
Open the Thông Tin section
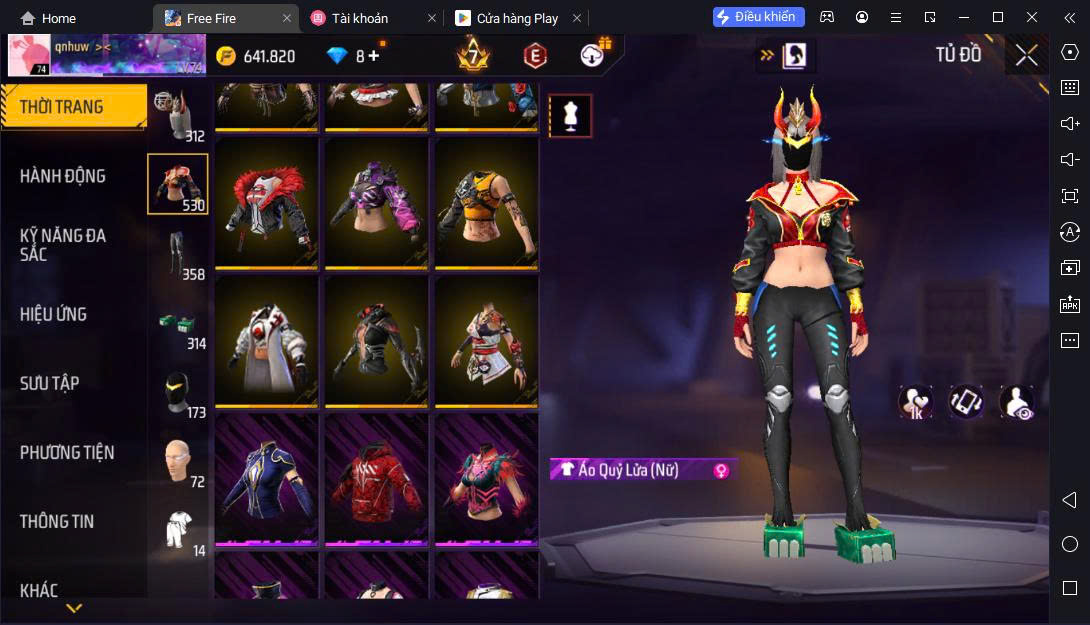(x=57, y=521)
